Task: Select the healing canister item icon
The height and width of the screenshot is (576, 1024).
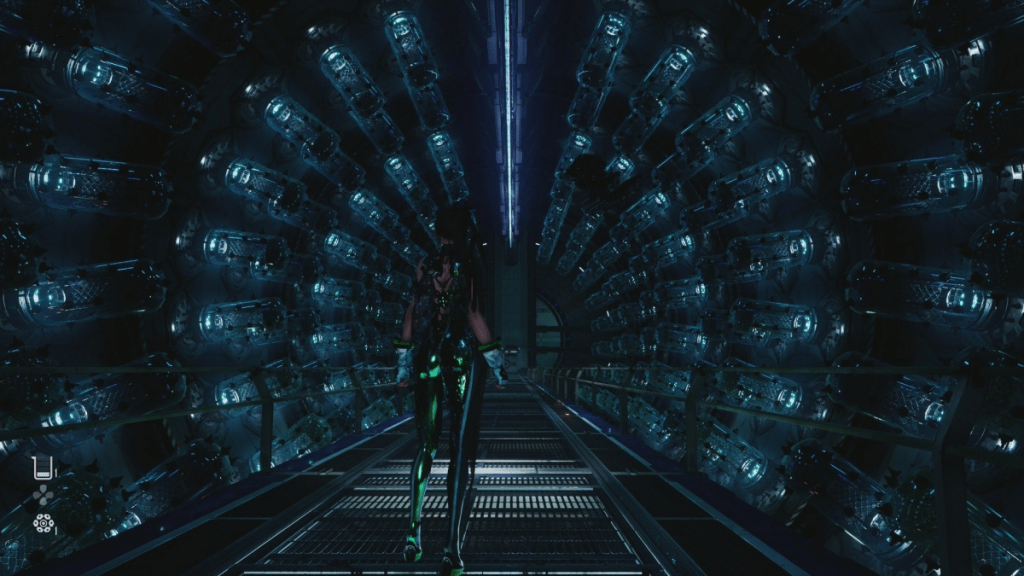Action: [42, 468]
